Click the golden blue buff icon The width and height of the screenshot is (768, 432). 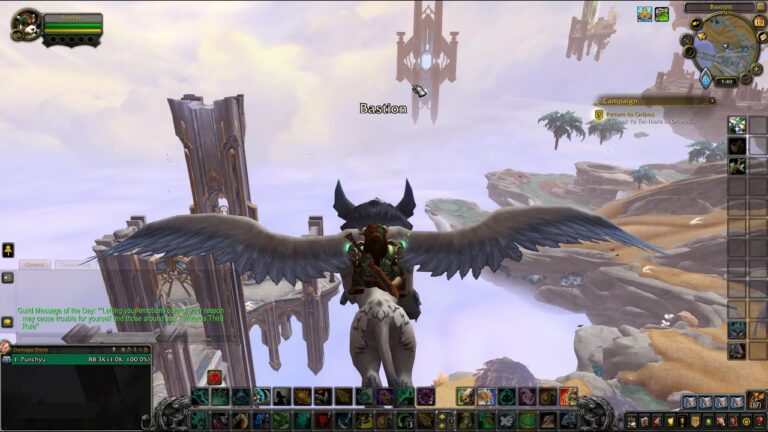[x=644, y=14]
